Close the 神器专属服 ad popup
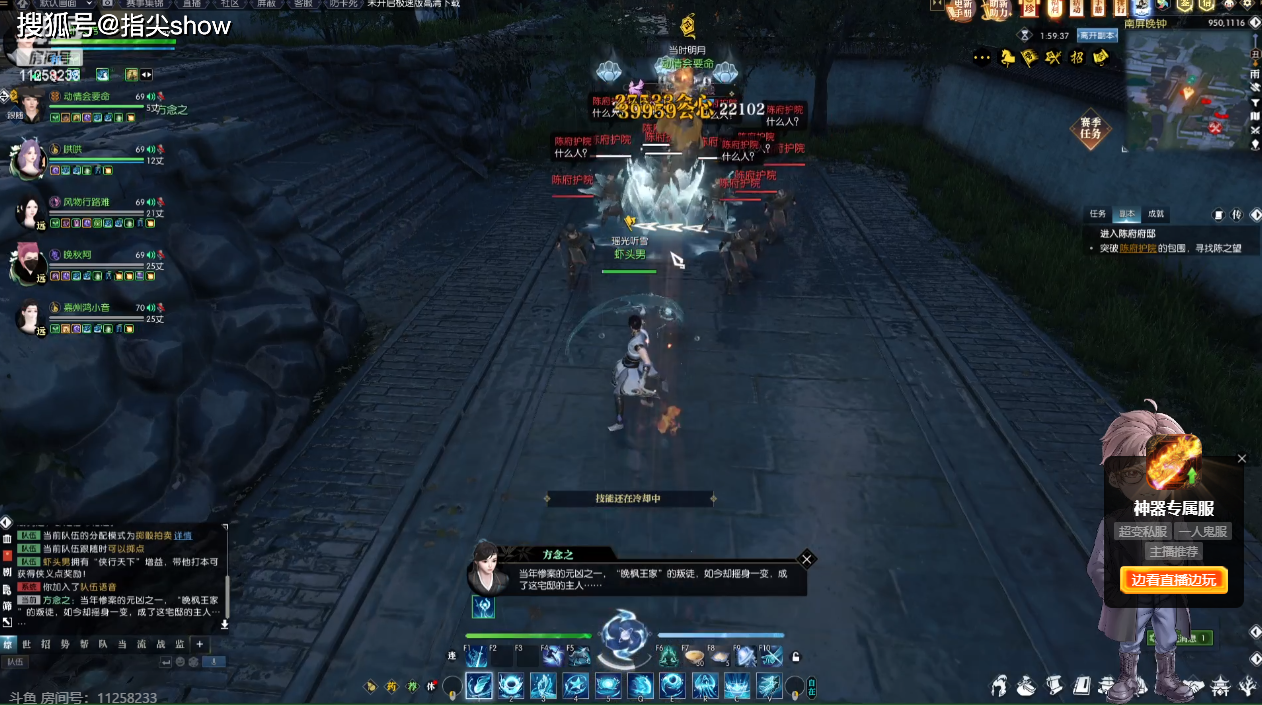This screenshot has height=705, width=1262. (x=1242, y=459)
